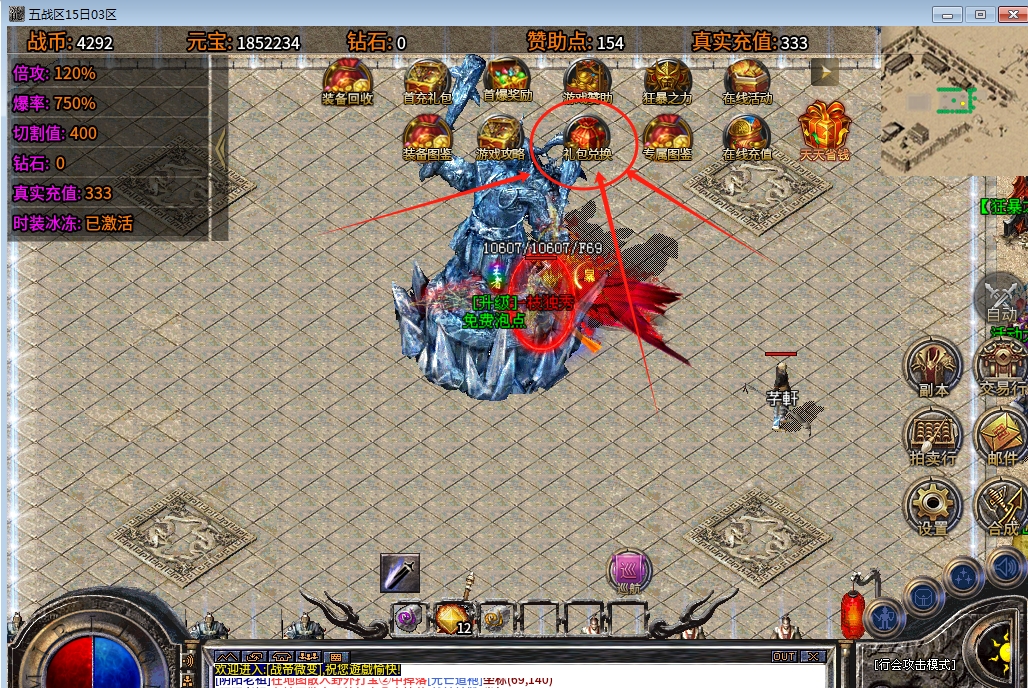Open the 设置 settings gear
The height and width of the screenshot is (688, 1028).
tap(933, 508)
